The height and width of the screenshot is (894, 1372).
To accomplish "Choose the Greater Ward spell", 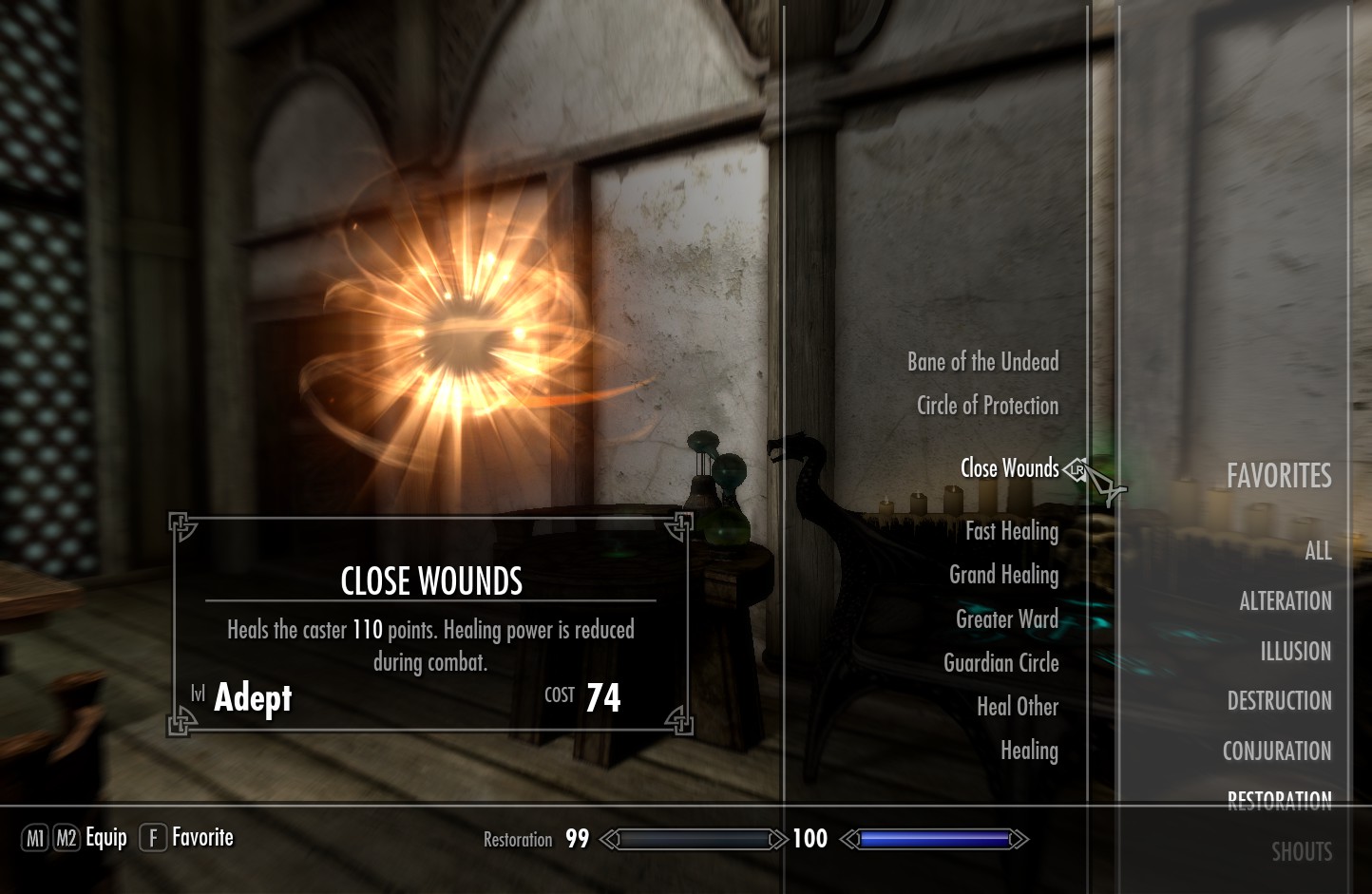I will [x=1006, y=619].
